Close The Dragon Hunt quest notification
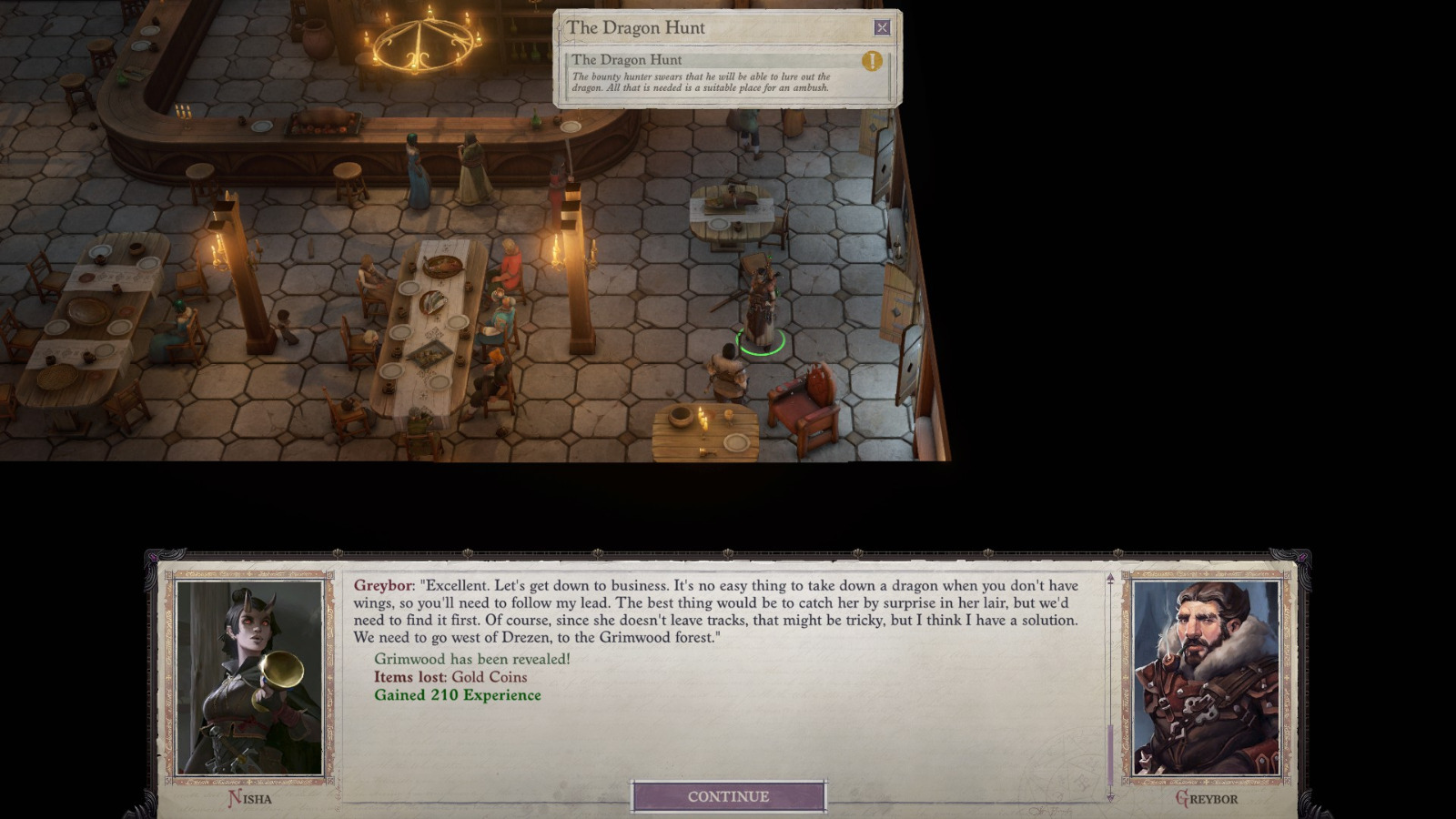Viewport: 1456px width, 819px height. (881, 27)
